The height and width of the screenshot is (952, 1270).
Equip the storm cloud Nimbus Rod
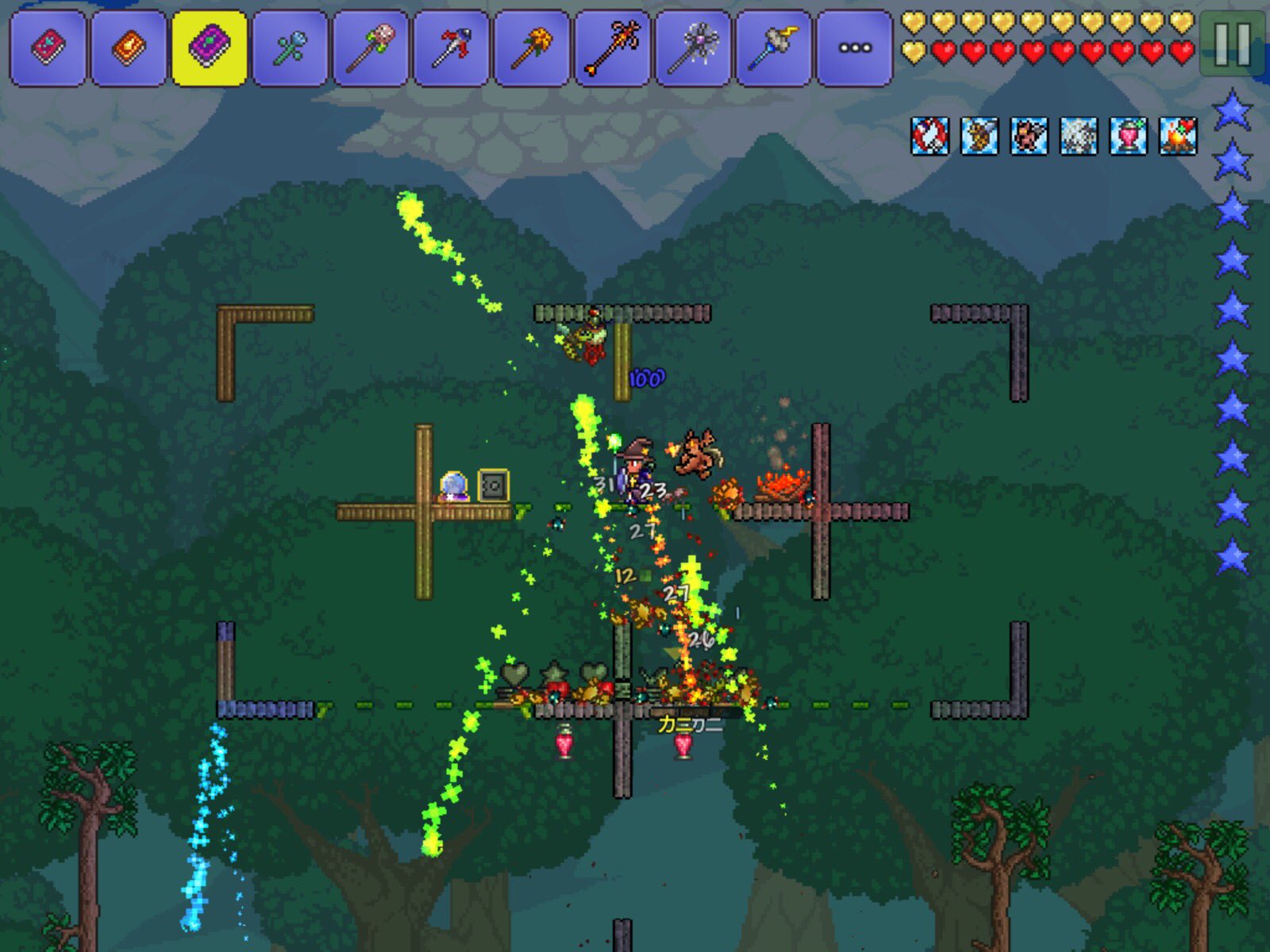[774, 48]
